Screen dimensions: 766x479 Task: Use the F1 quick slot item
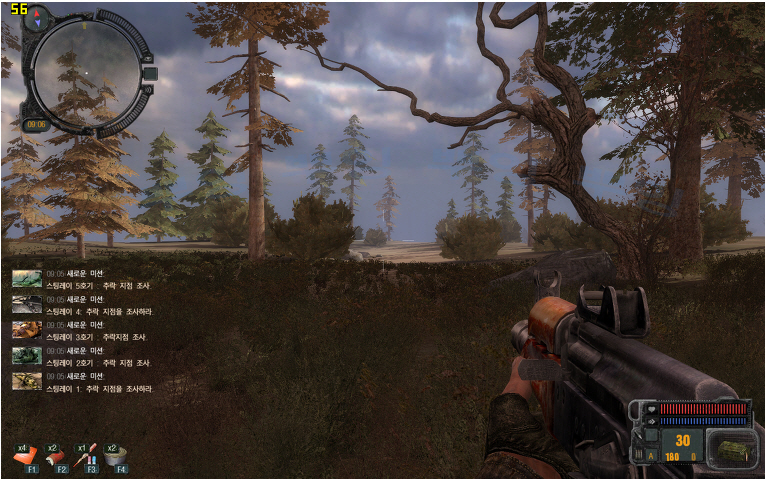pyautogui.click(x=27, y=456)
